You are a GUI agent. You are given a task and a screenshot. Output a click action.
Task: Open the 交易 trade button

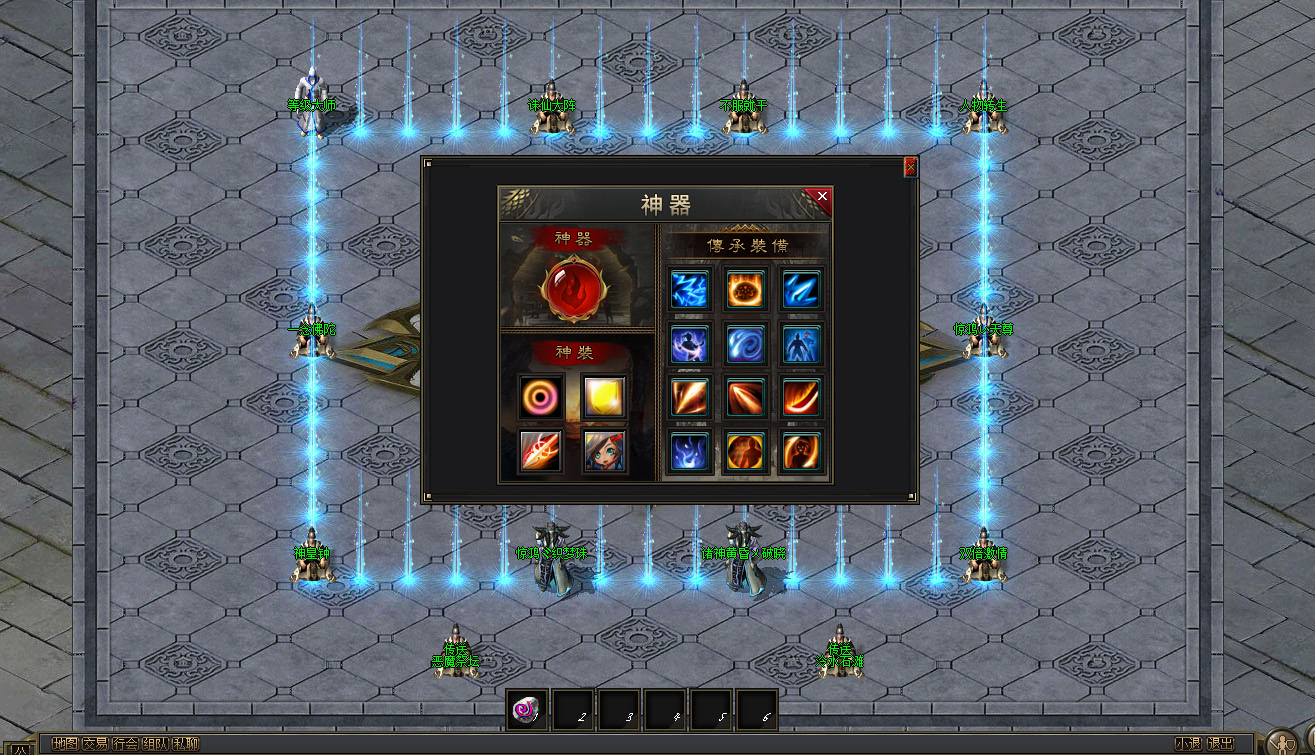pos(95,744)
